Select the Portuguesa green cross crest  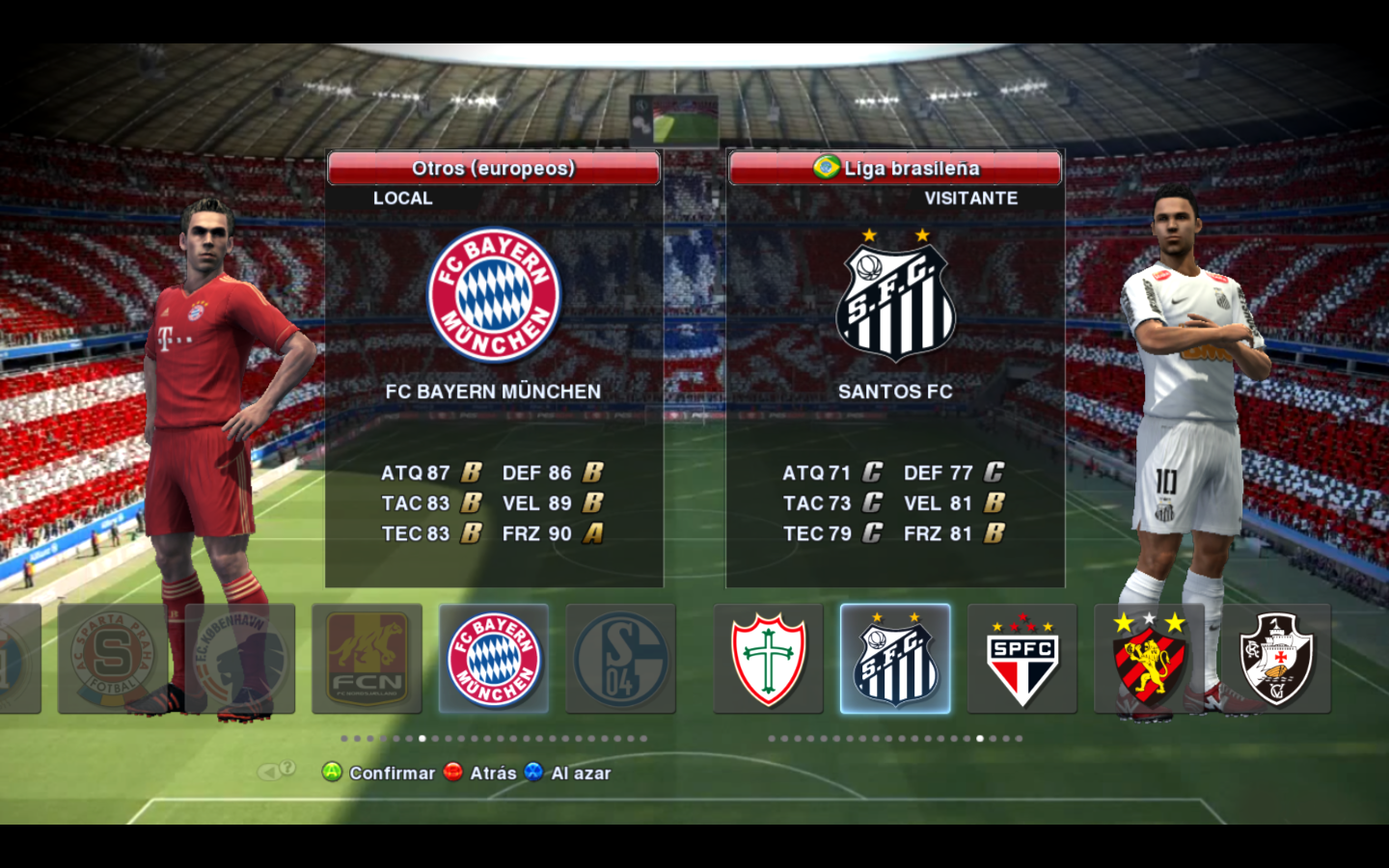tap(768, 659)
